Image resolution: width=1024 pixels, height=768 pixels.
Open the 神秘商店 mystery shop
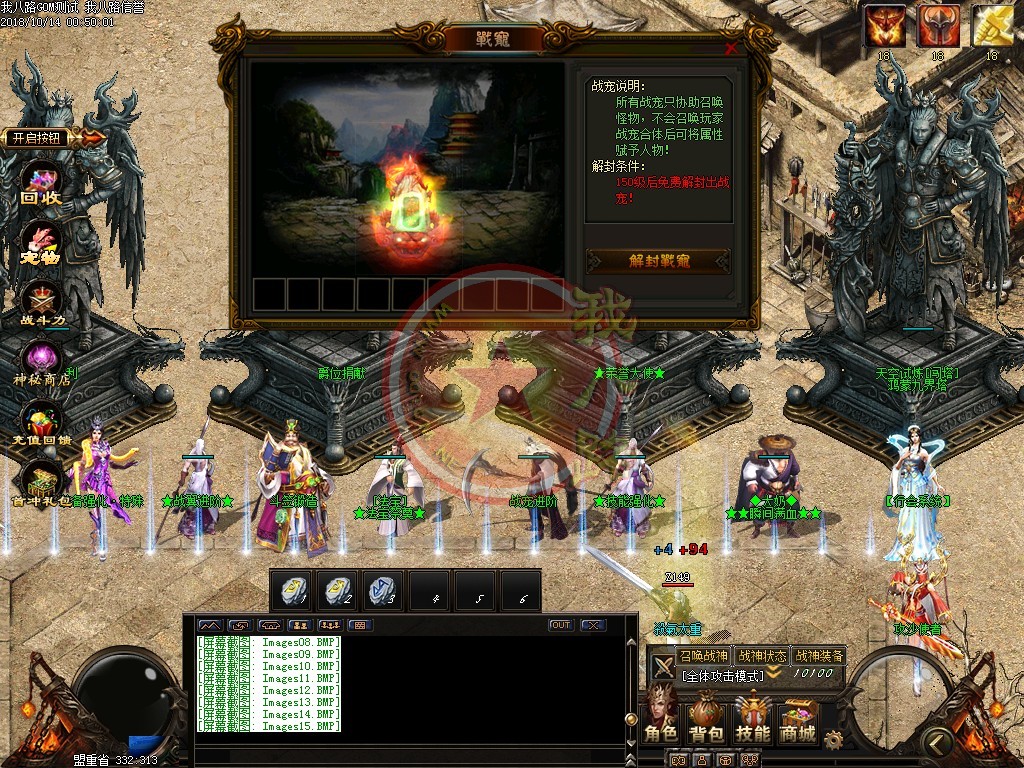tap(42, 364)
